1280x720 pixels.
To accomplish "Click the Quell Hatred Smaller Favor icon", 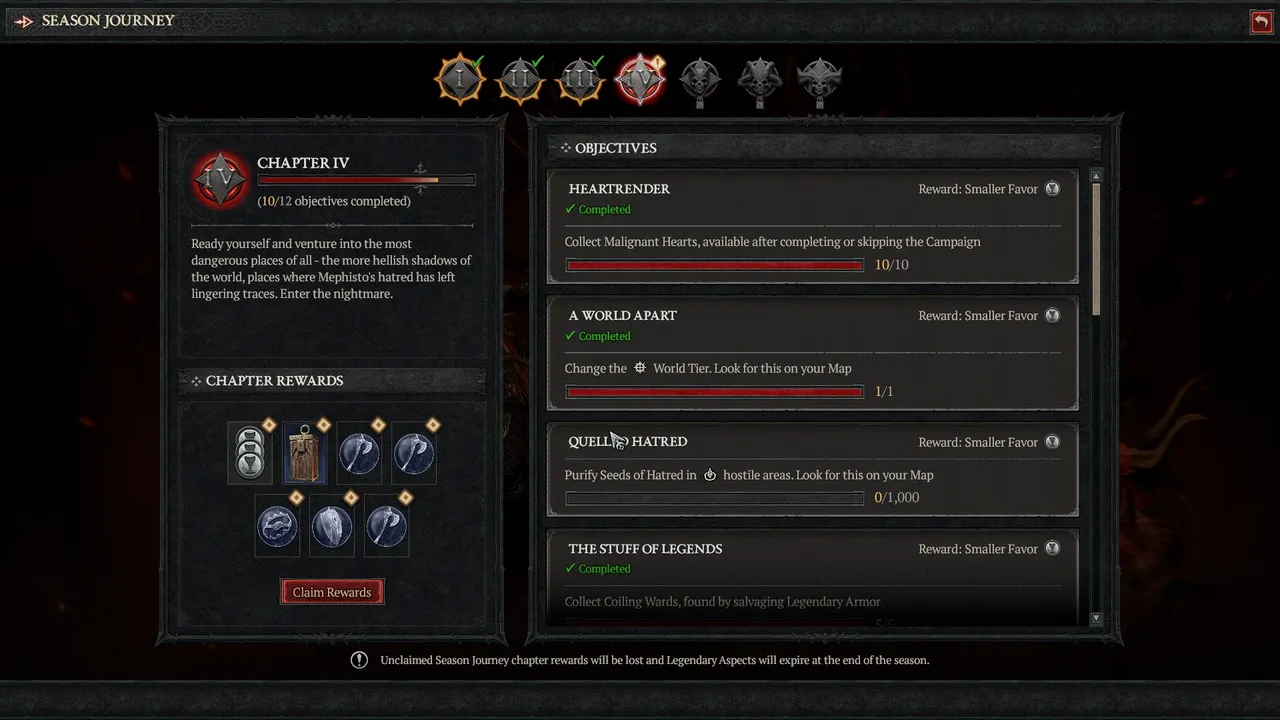I will coord(1052,442).
